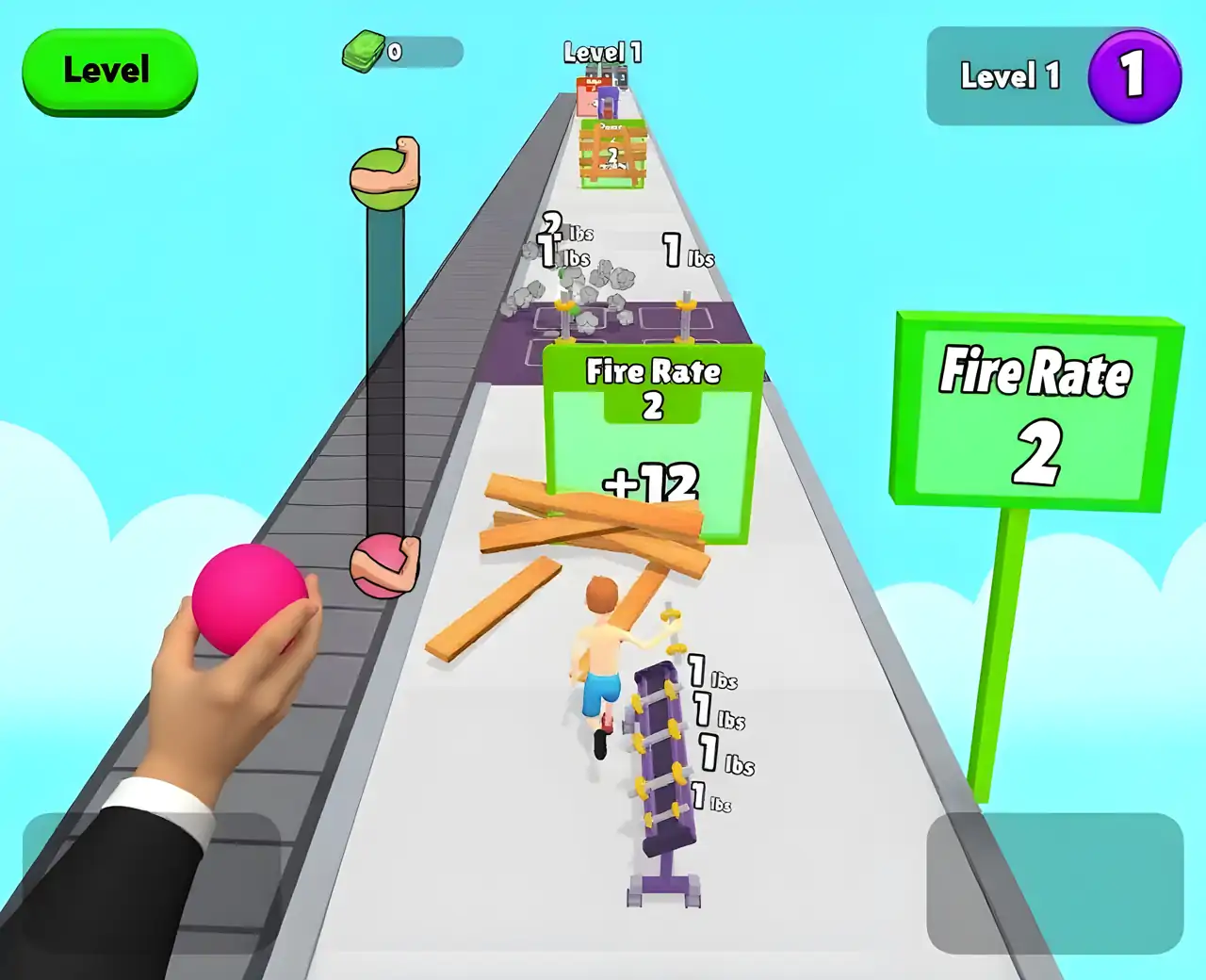Click the green flexing arm icon
The width and height of the screenshot is (1206, 980).
(385, 174)
